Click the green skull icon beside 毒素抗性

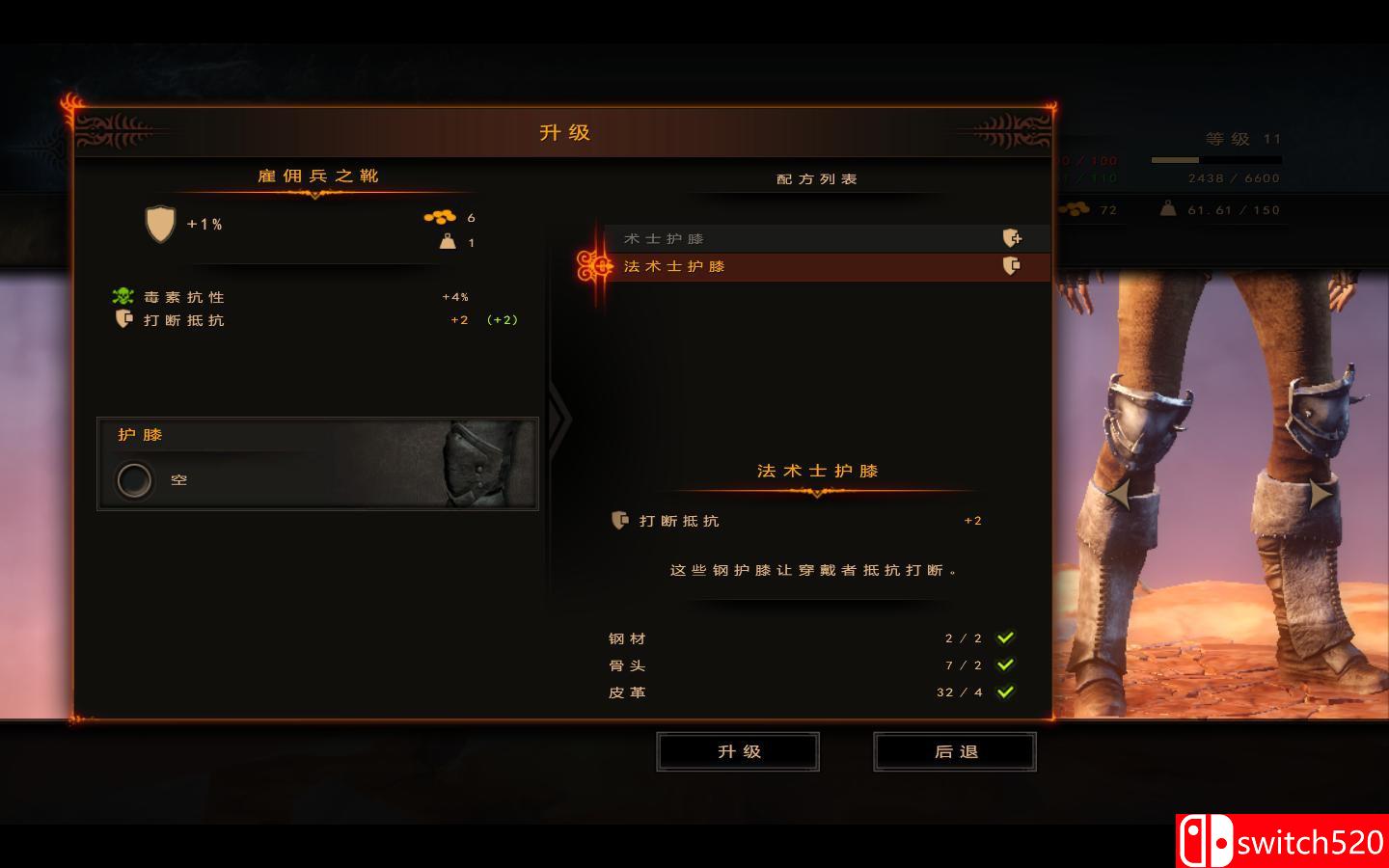pyautogui.click(x=123, y=297)
